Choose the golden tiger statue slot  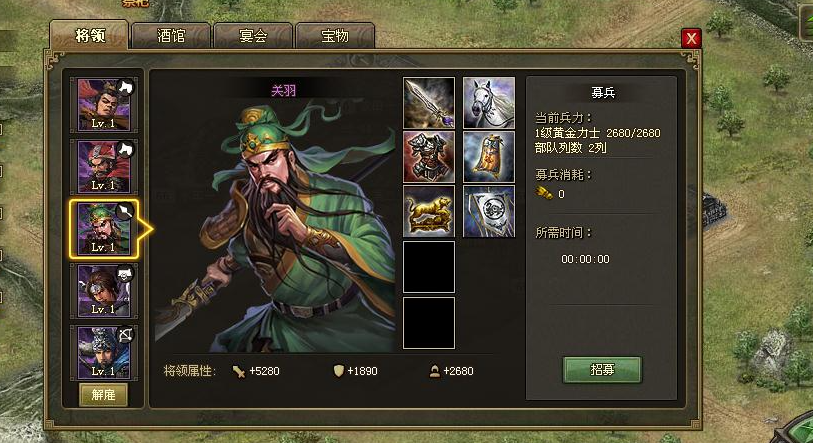(x=429, y=211)
